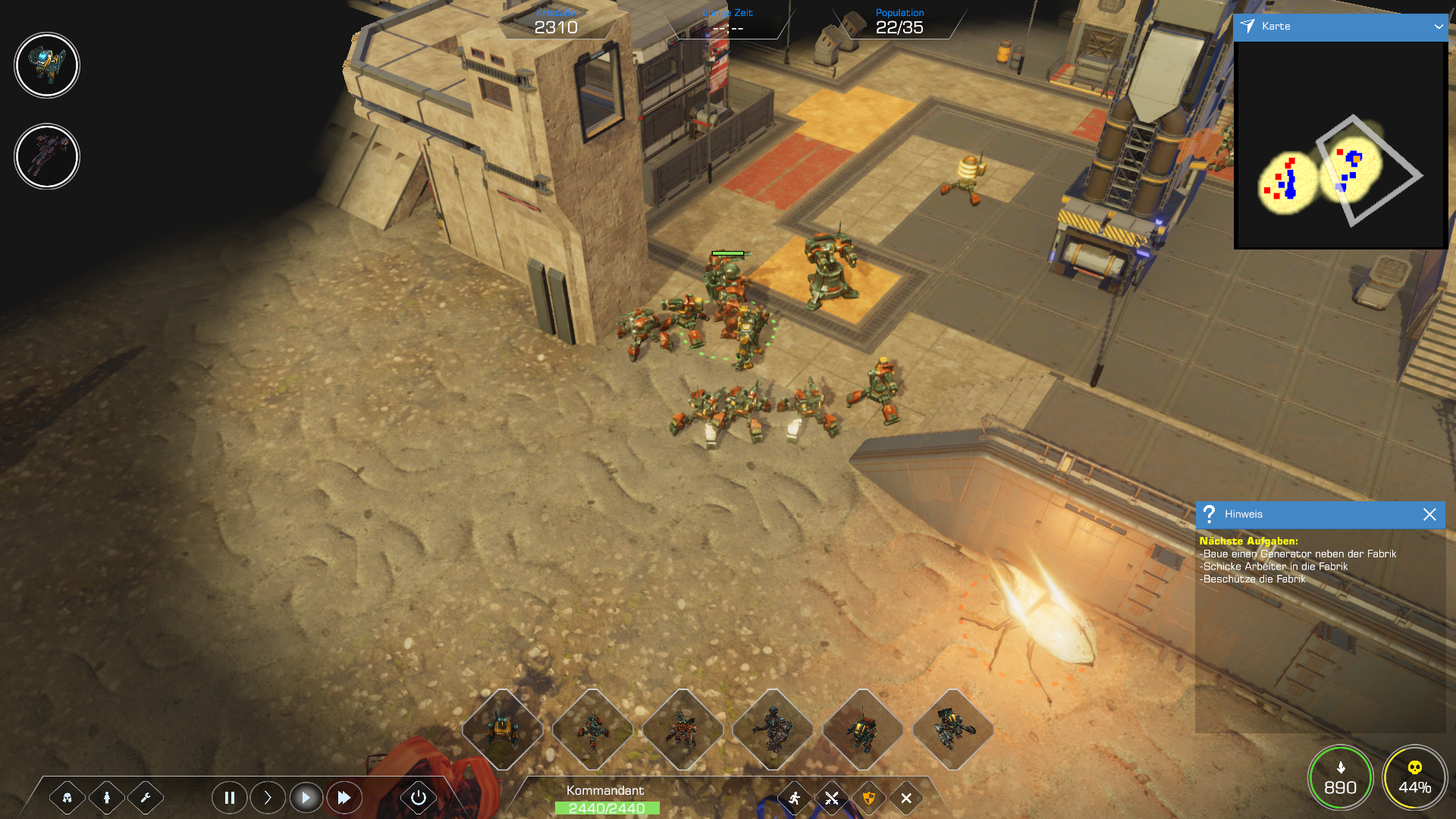Click the skull 44% threat gauge
Screen dimensions: 1456x819
pos(1414,778)
